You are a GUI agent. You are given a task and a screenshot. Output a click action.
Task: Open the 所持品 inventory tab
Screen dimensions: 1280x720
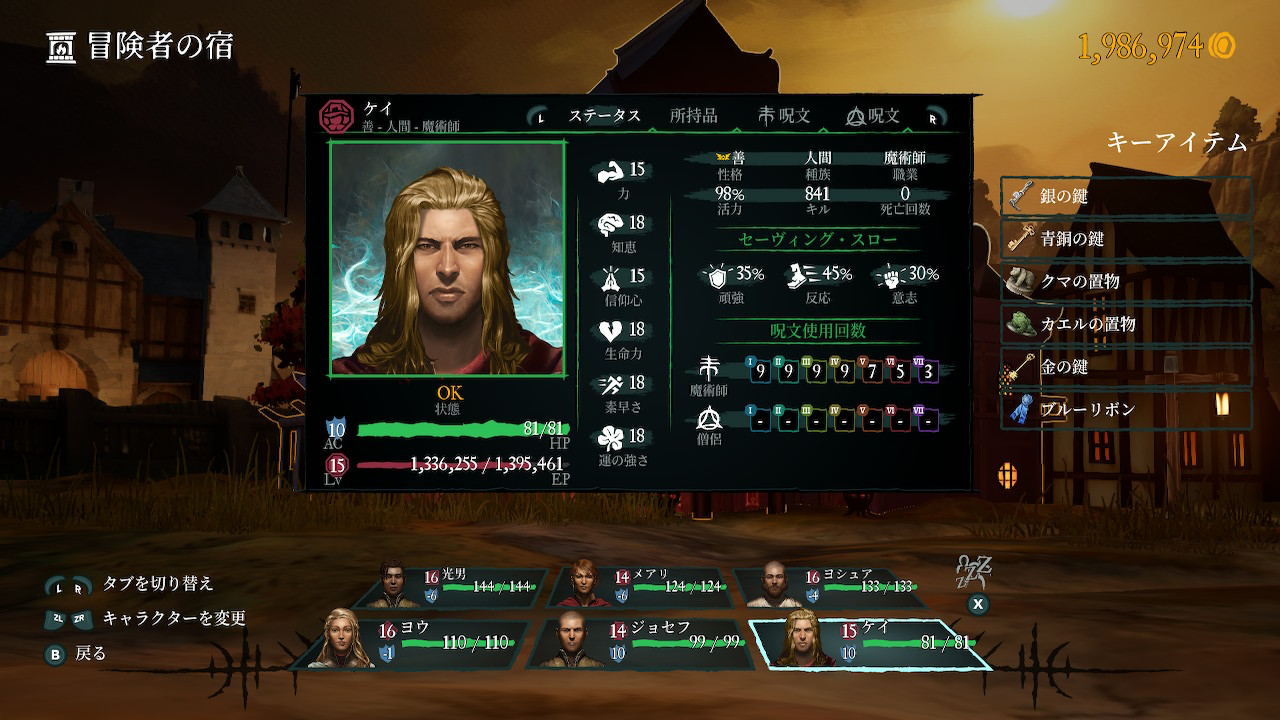click(693, 116)
